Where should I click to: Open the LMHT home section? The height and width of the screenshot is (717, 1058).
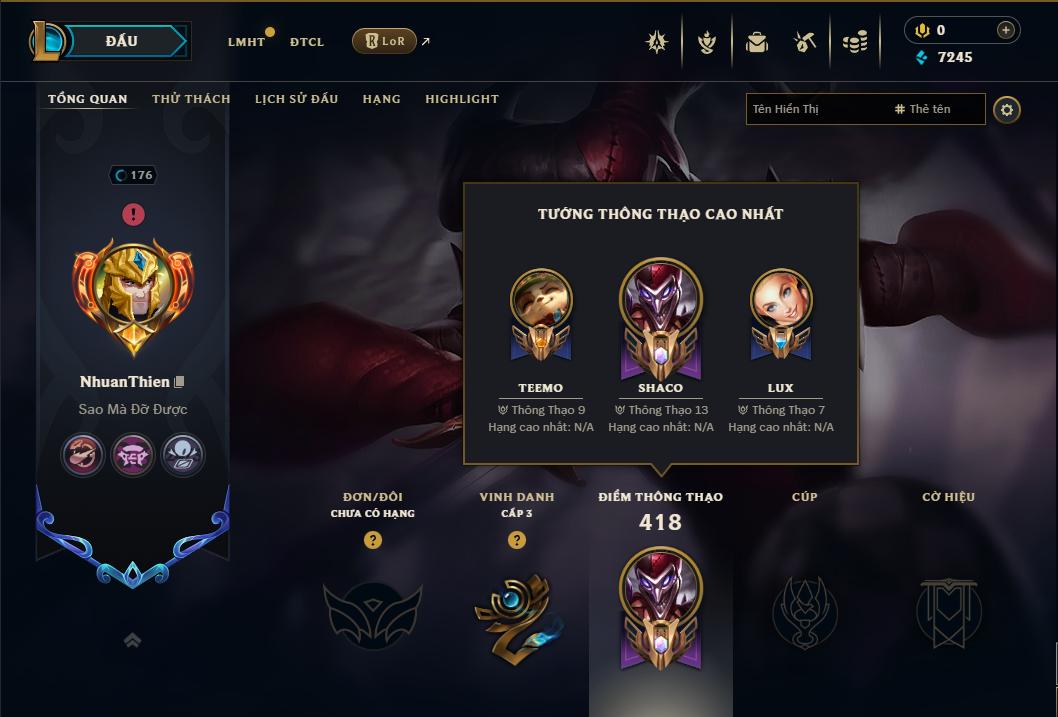tap(246, 42)
